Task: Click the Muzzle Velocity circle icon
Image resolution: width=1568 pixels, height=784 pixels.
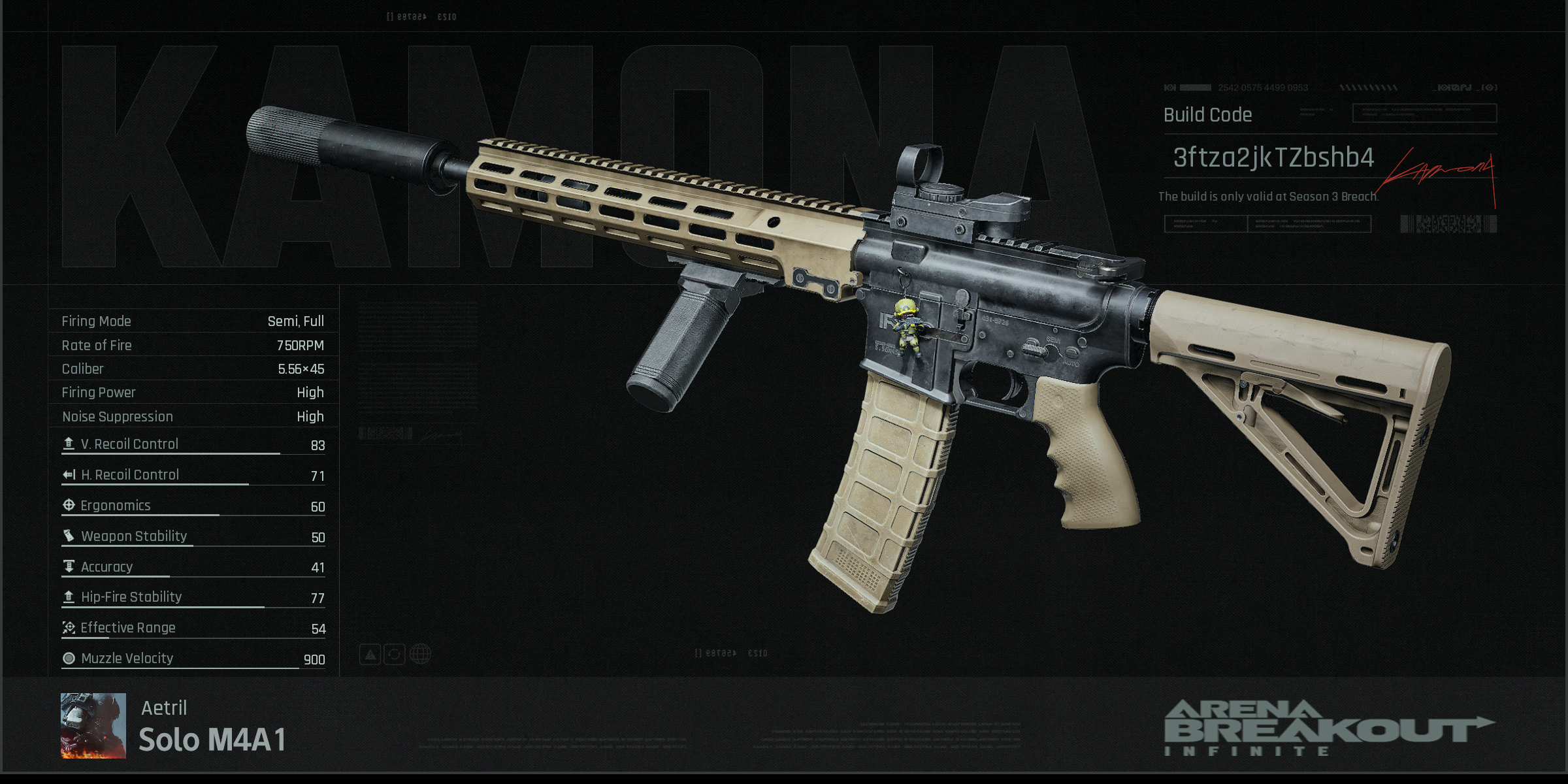Action: point(67,659)
